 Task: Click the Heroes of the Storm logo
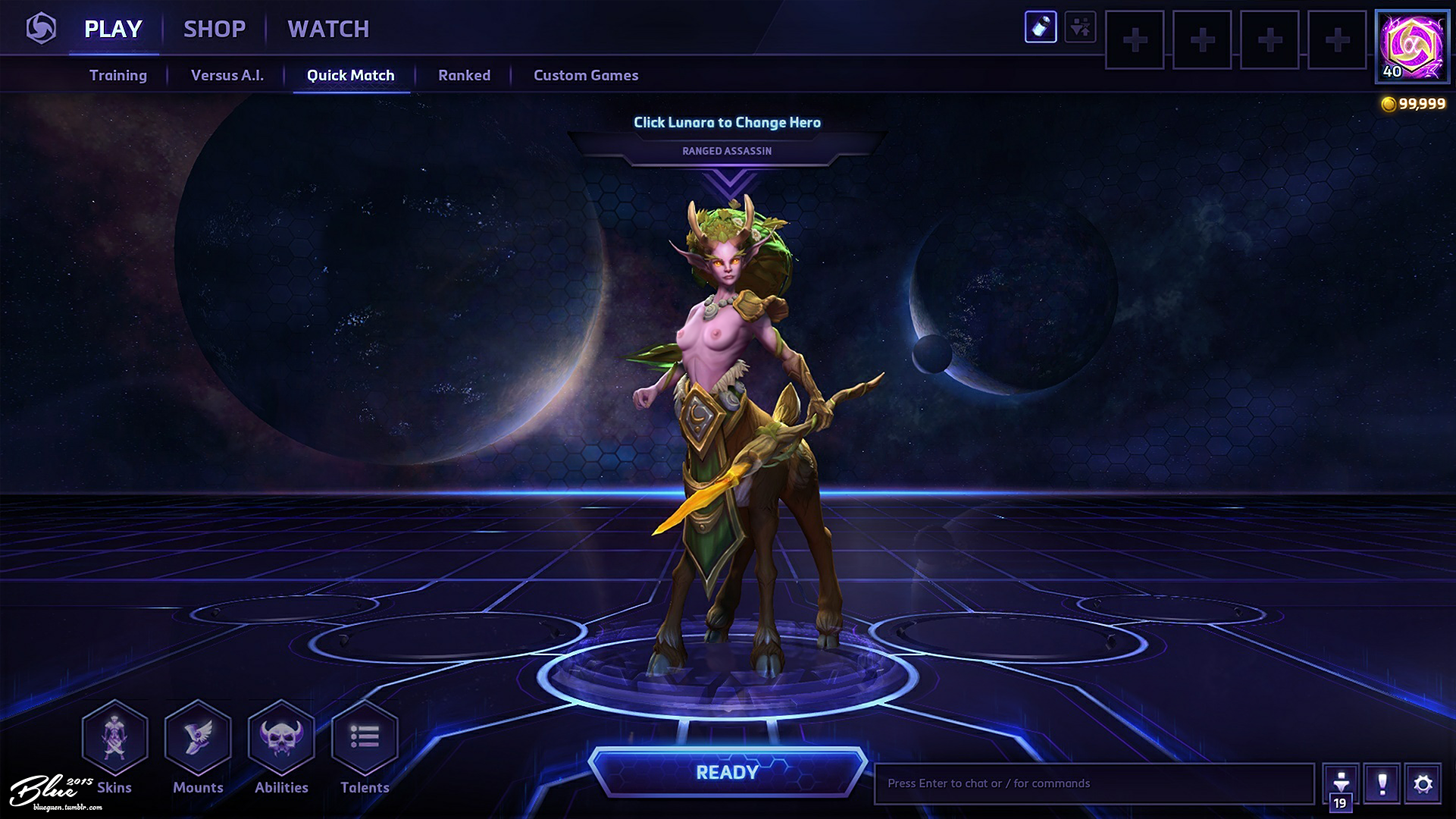[x=41, y=29]
